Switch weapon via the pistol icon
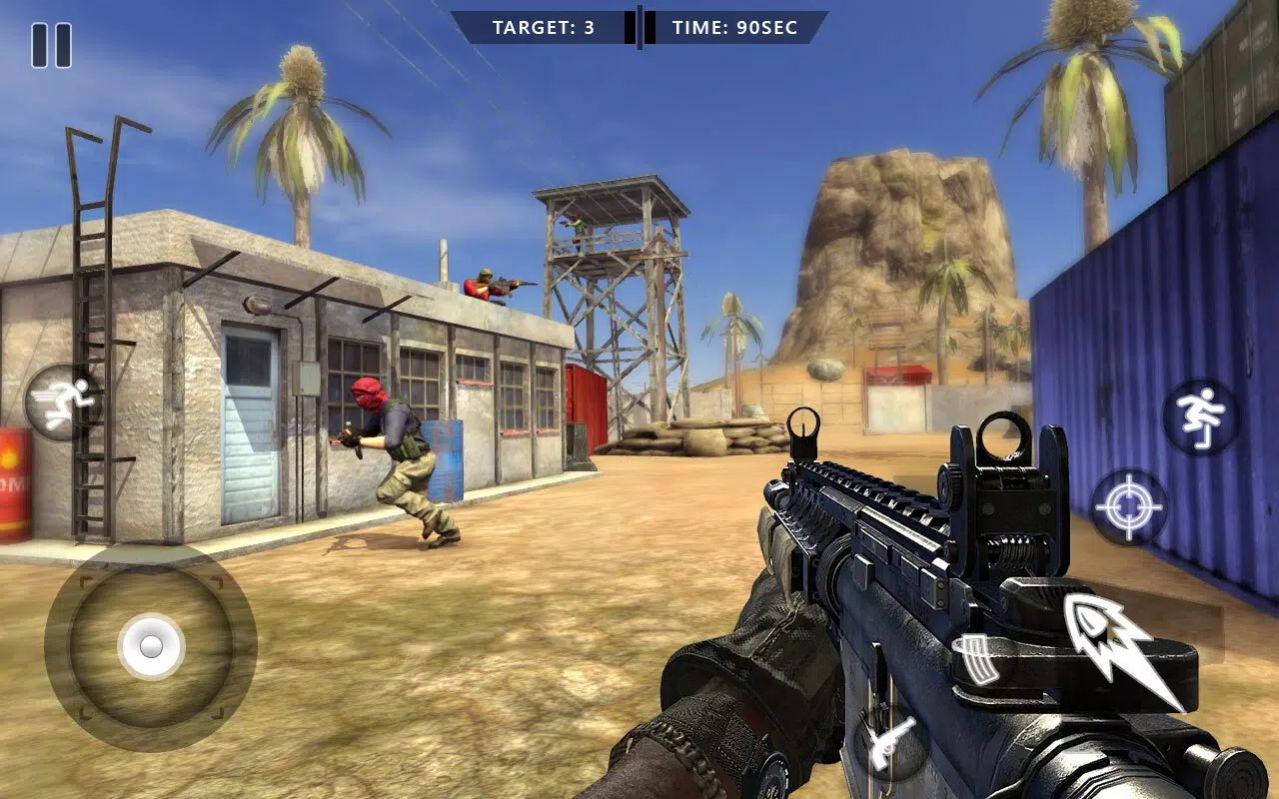Image resolution: width=1279 pixels, height=799 pixels. tap(888, 743)
